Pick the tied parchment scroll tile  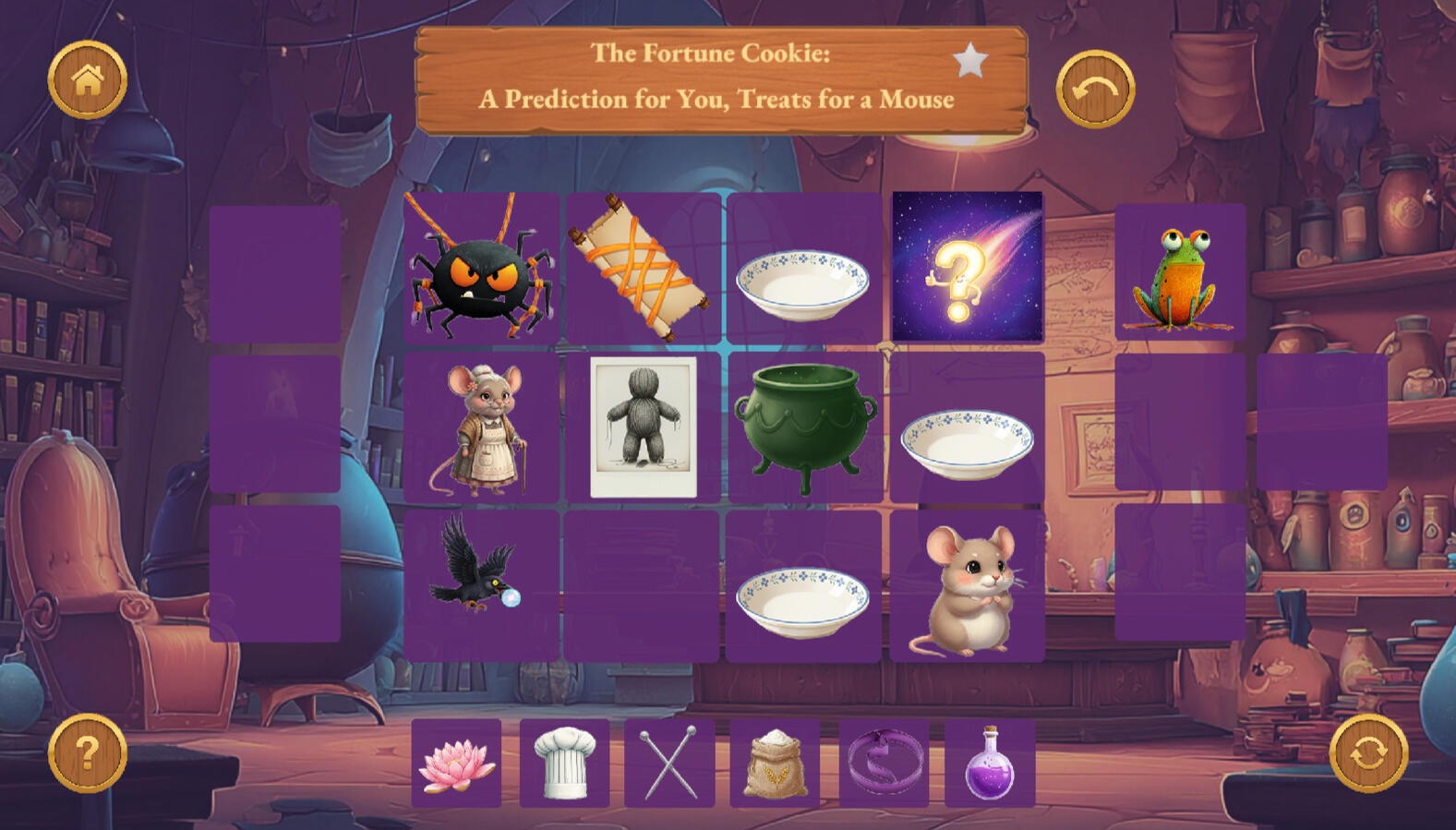[642, 267]
